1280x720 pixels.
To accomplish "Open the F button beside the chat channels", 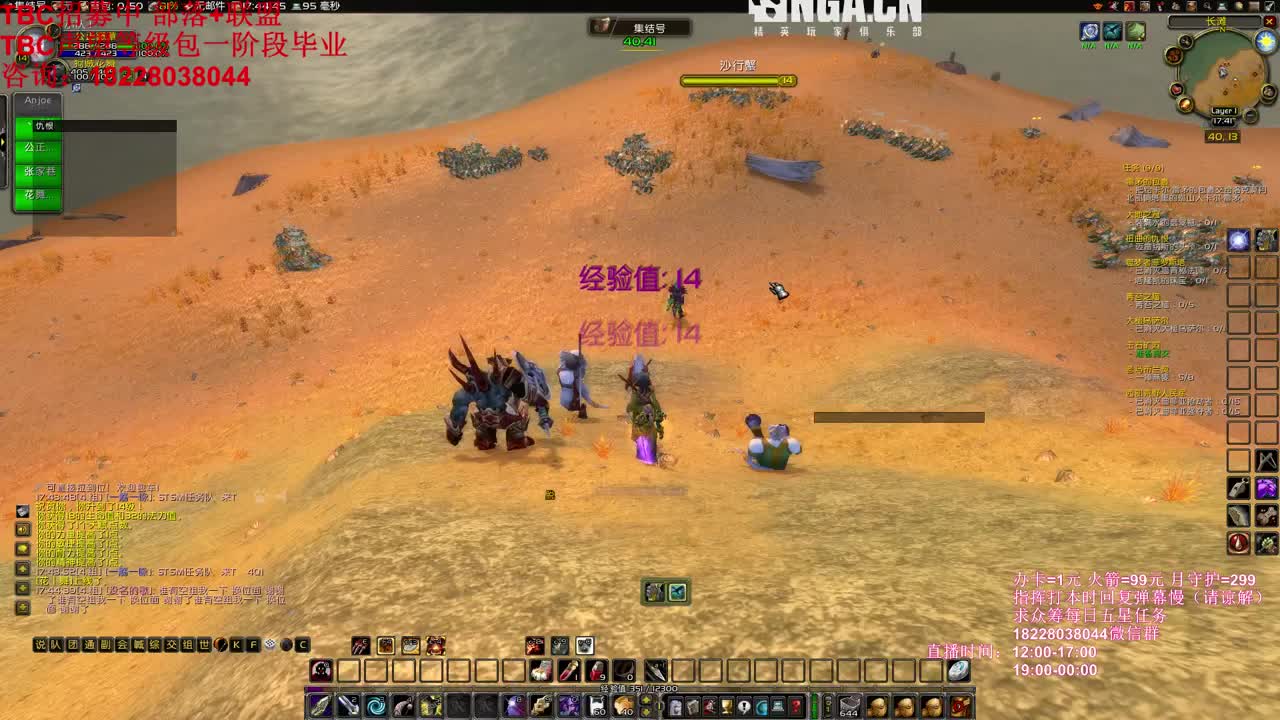I will click(x=252, y=645).
